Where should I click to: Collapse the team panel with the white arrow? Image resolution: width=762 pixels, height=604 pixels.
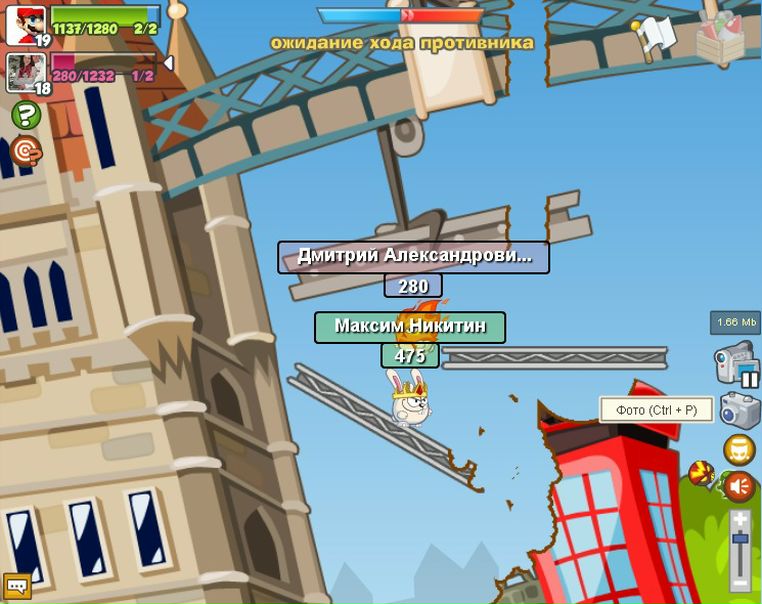pyautogui.click(x=168, y=64)
